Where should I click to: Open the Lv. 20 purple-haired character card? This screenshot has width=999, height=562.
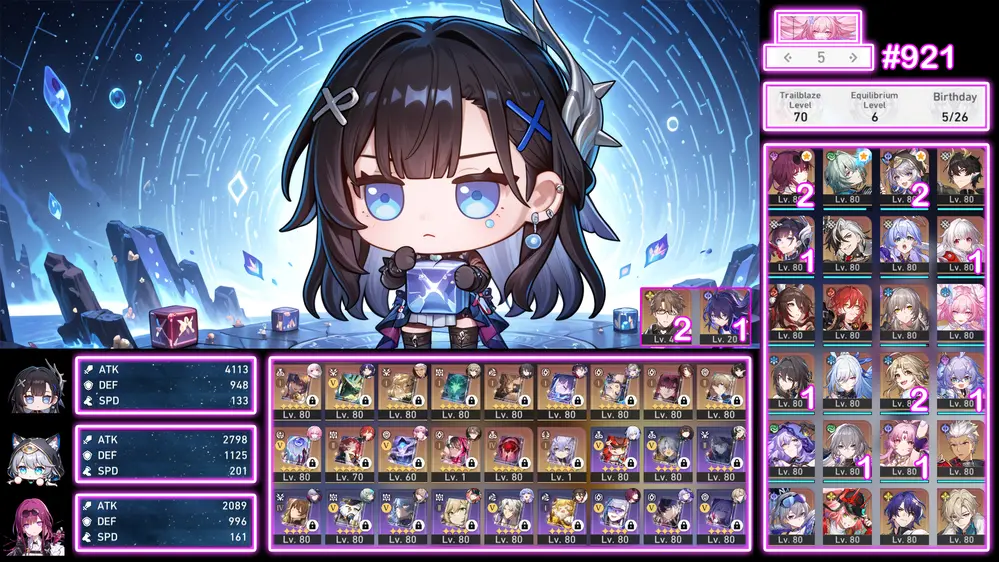(724, 316)
